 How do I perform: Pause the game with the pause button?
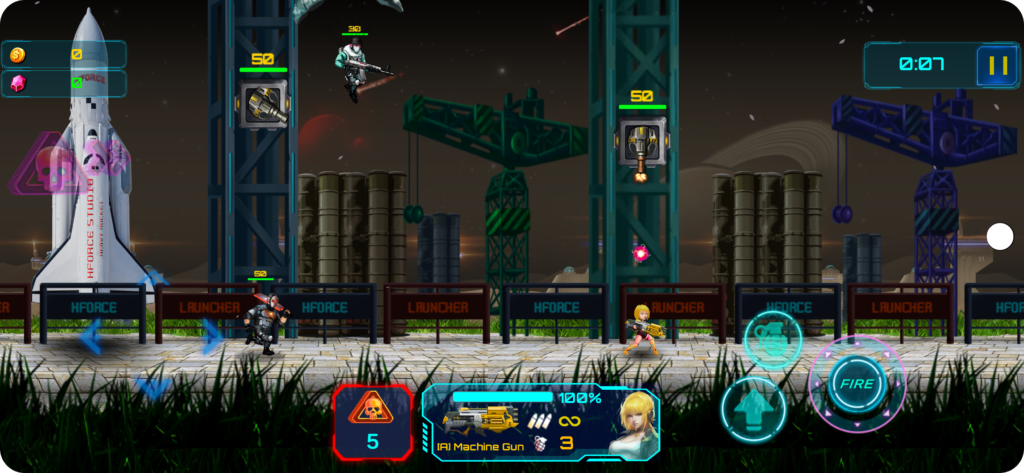tap(997, 66)
